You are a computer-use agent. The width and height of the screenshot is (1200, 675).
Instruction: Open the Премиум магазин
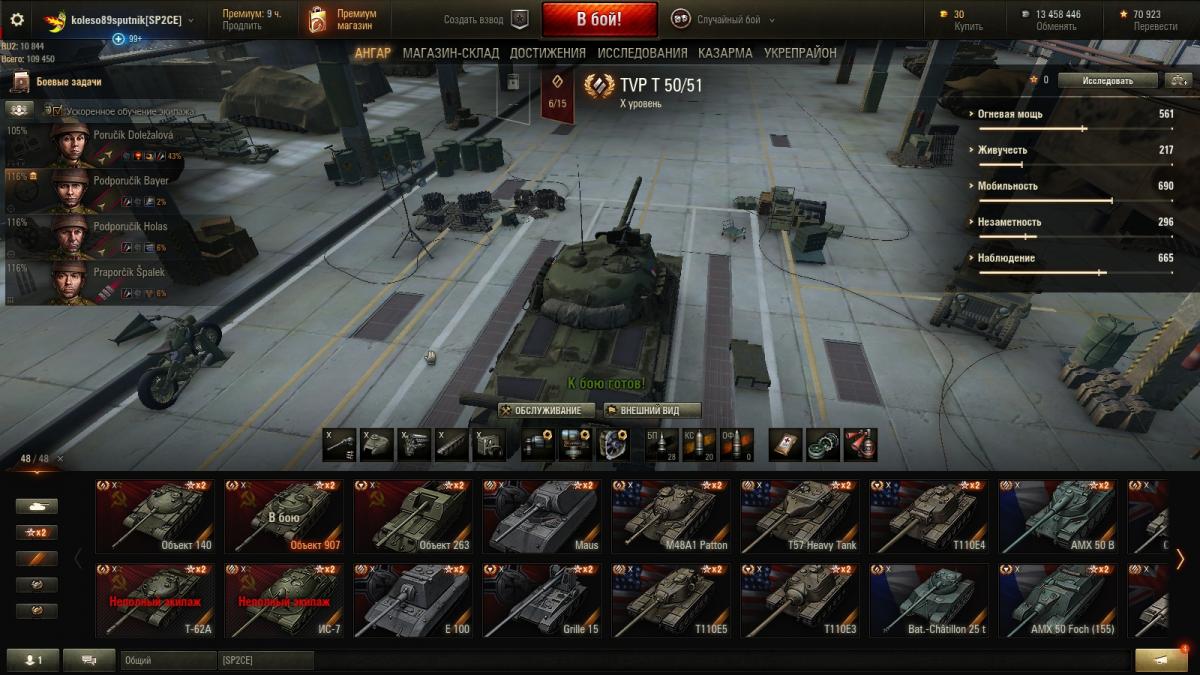tap(343, 19)
